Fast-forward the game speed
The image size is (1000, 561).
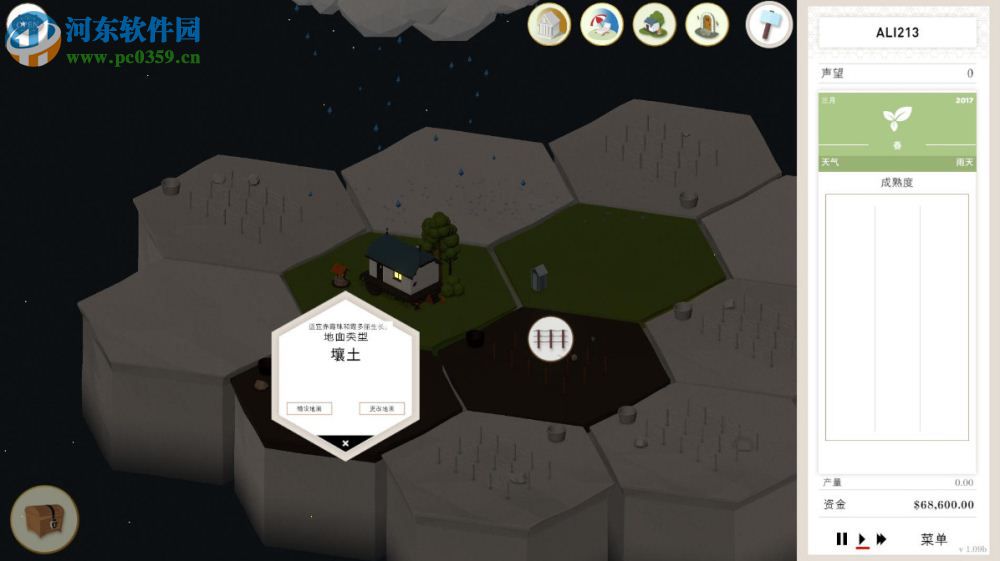(881, 539)
